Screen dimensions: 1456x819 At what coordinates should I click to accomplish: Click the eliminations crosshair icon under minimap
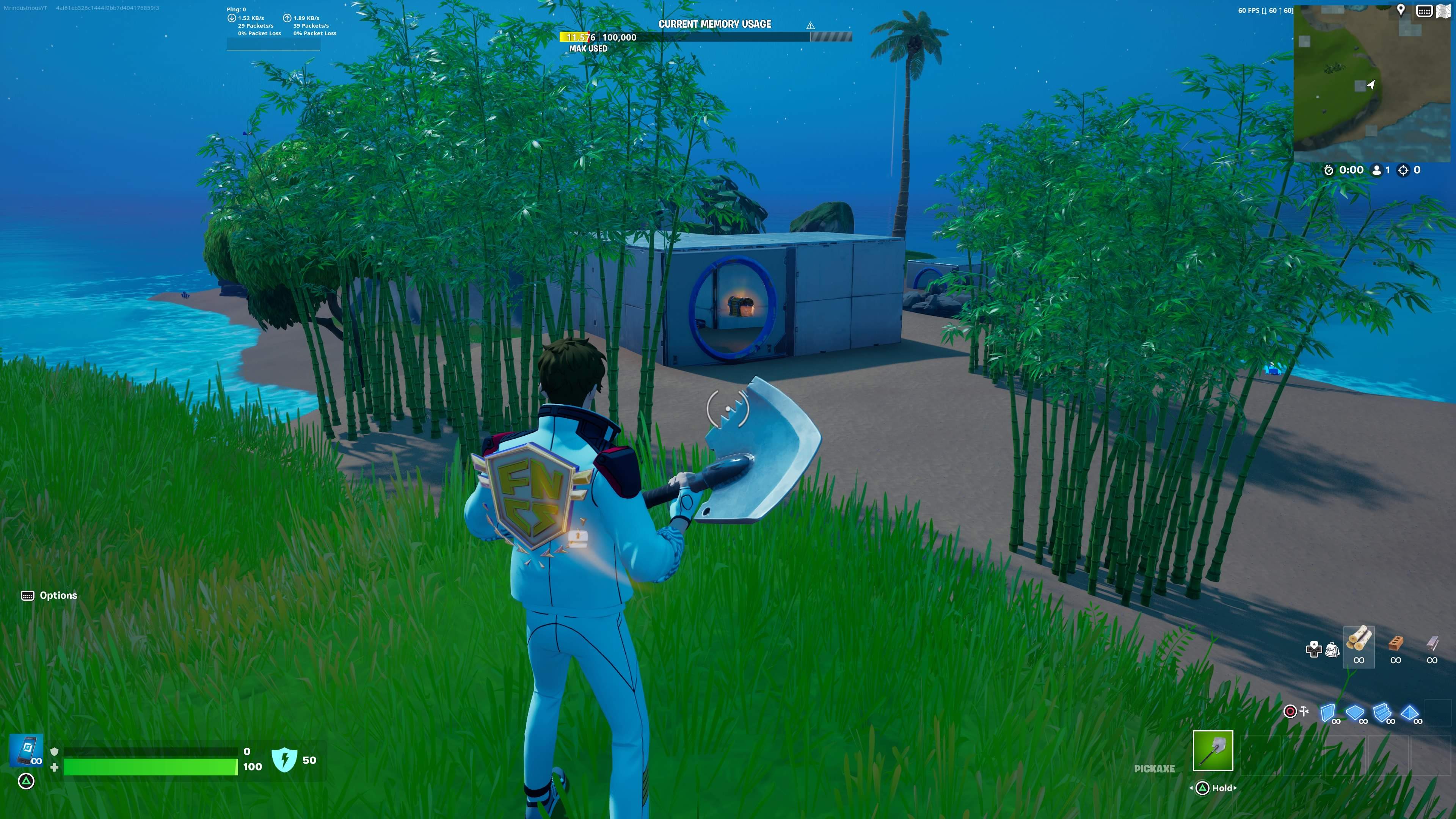coord(1403,171)
